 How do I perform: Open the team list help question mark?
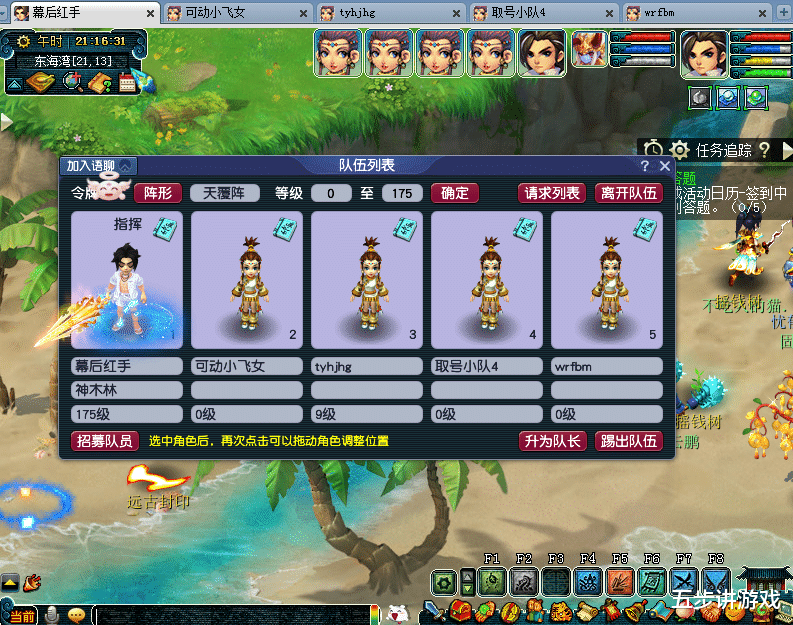[x=645, y=166]
